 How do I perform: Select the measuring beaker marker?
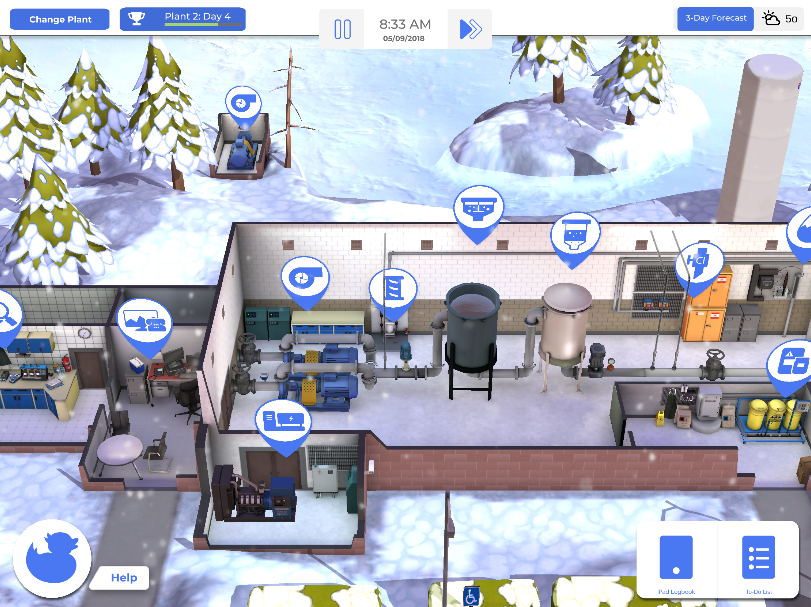click(392, 290)
